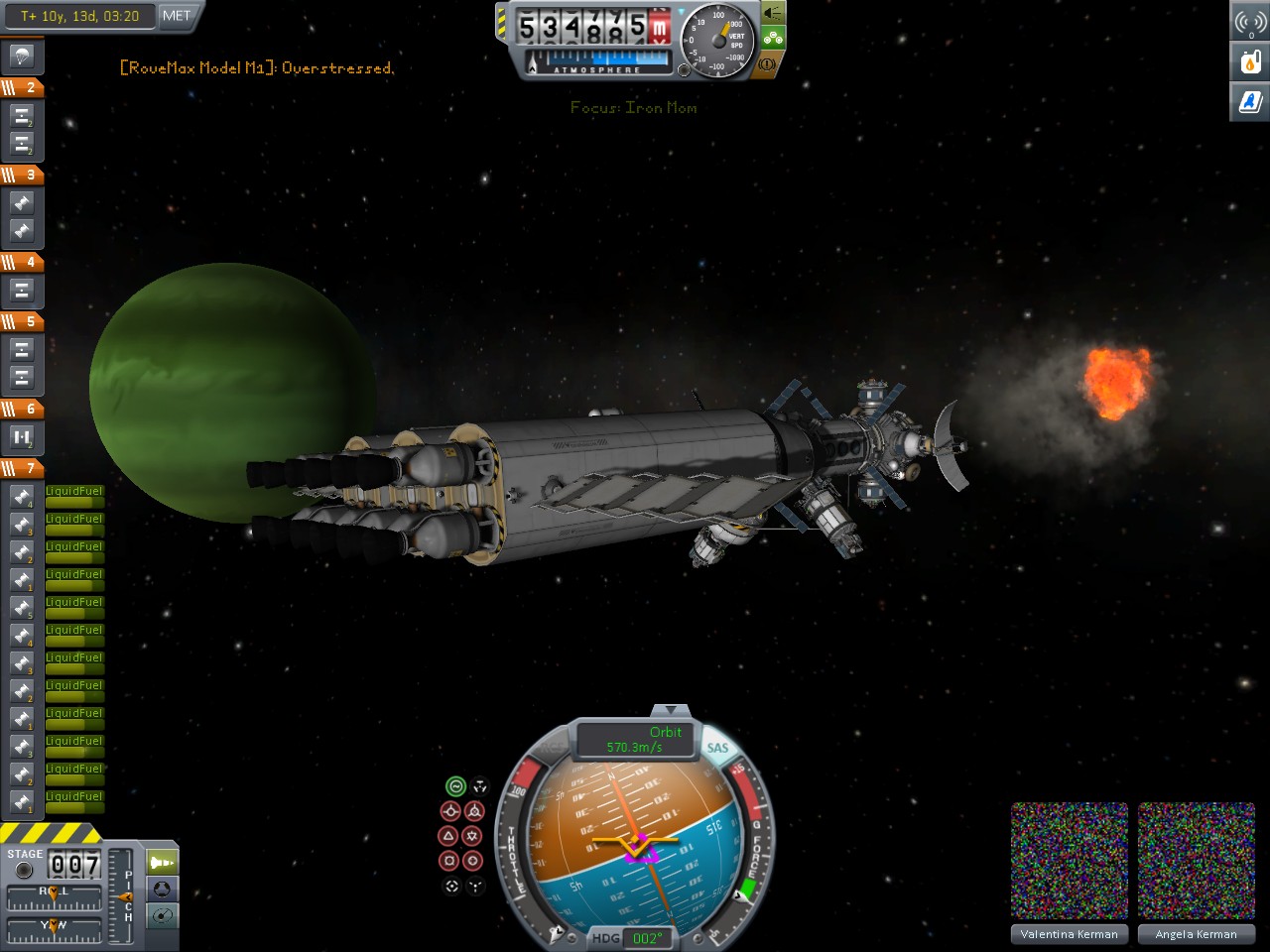The height and width of the screenshot is (952, 1270).
Task: Select the stage 6 header tab
Action: [x=22, y=409]
